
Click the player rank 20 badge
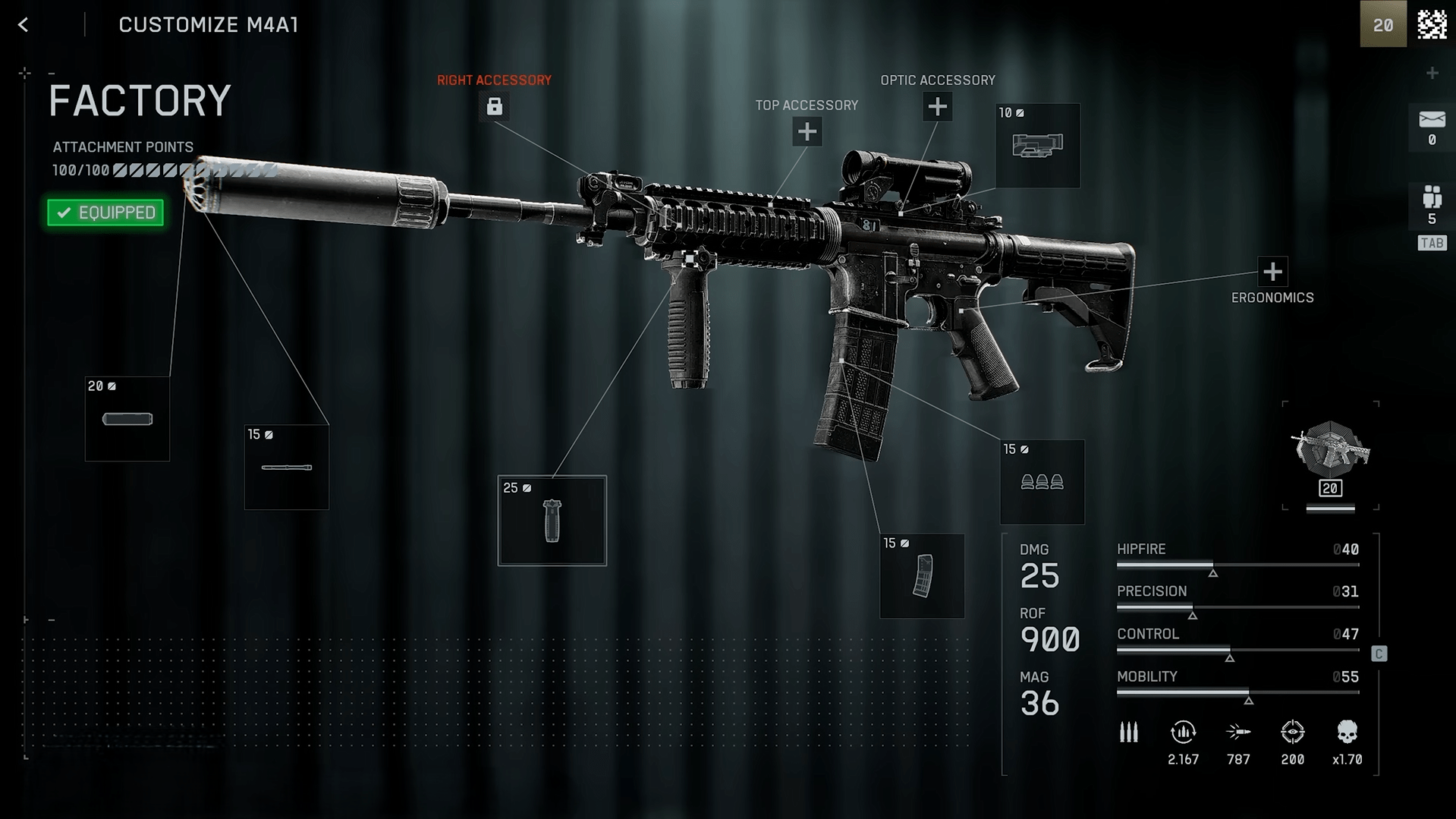[1382, 24]
